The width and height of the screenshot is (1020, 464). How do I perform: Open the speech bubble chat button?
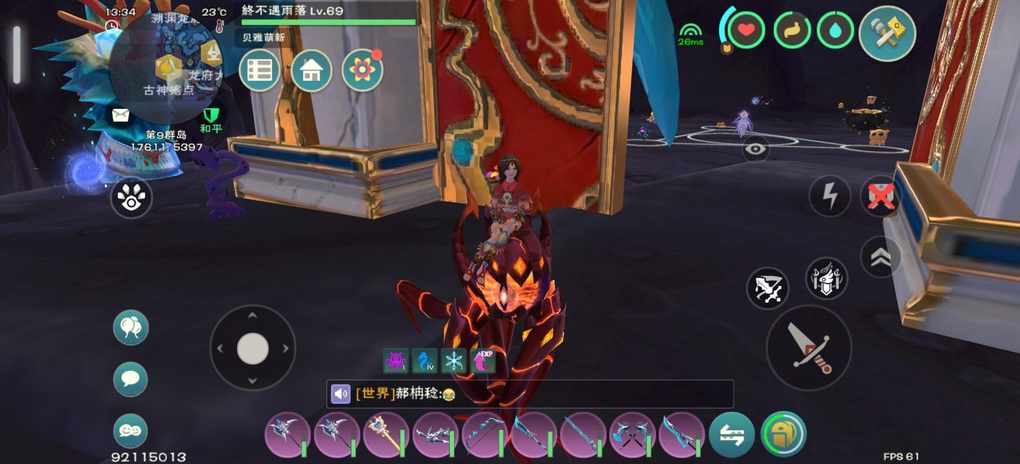[x=131, y=379]
